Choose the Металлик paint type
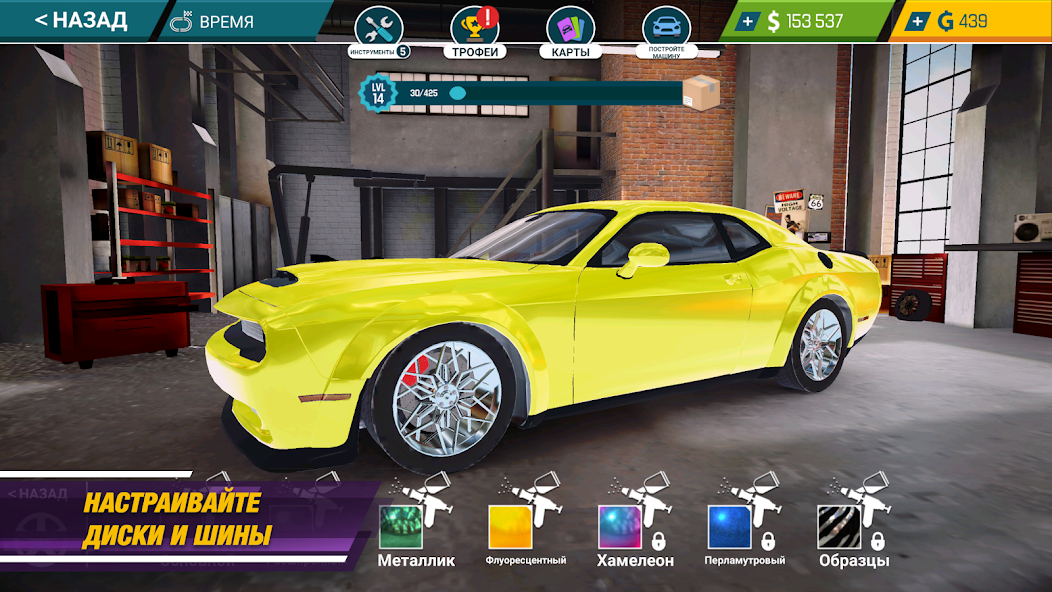 [402, 526]
